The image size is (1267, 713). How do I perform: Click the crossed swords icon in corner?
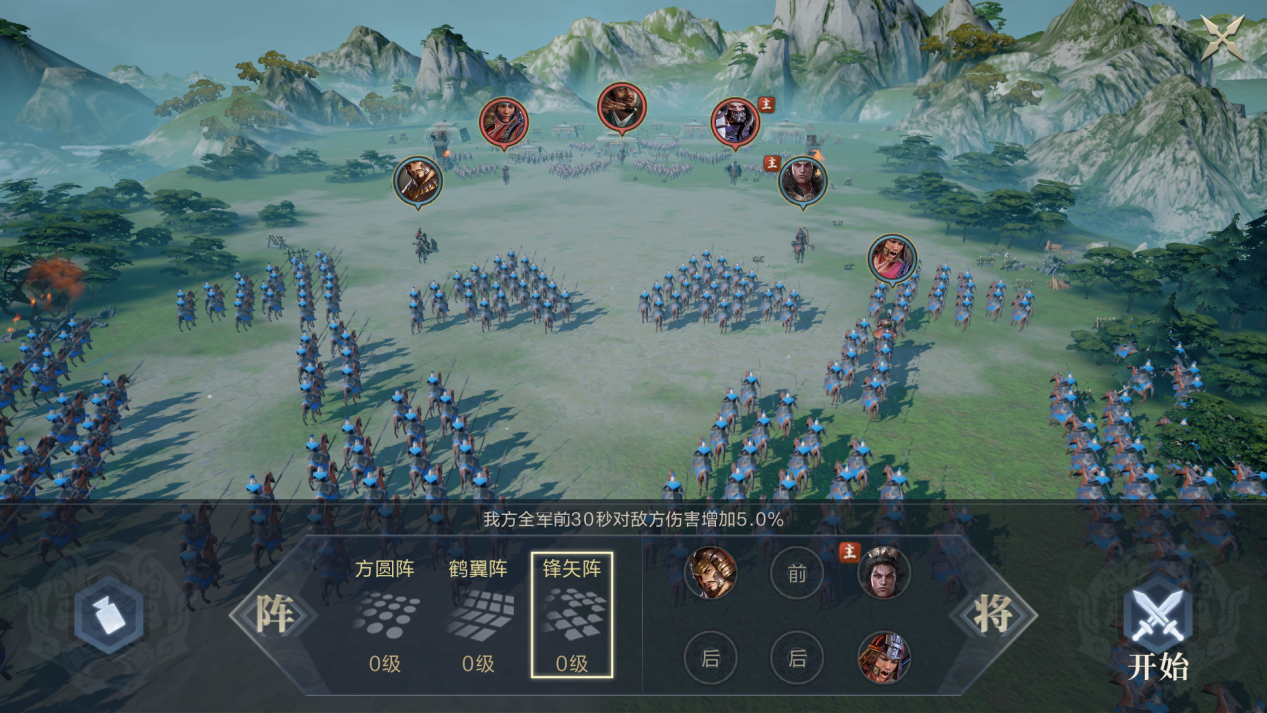pyautogui.click(x=1223, y=37)
